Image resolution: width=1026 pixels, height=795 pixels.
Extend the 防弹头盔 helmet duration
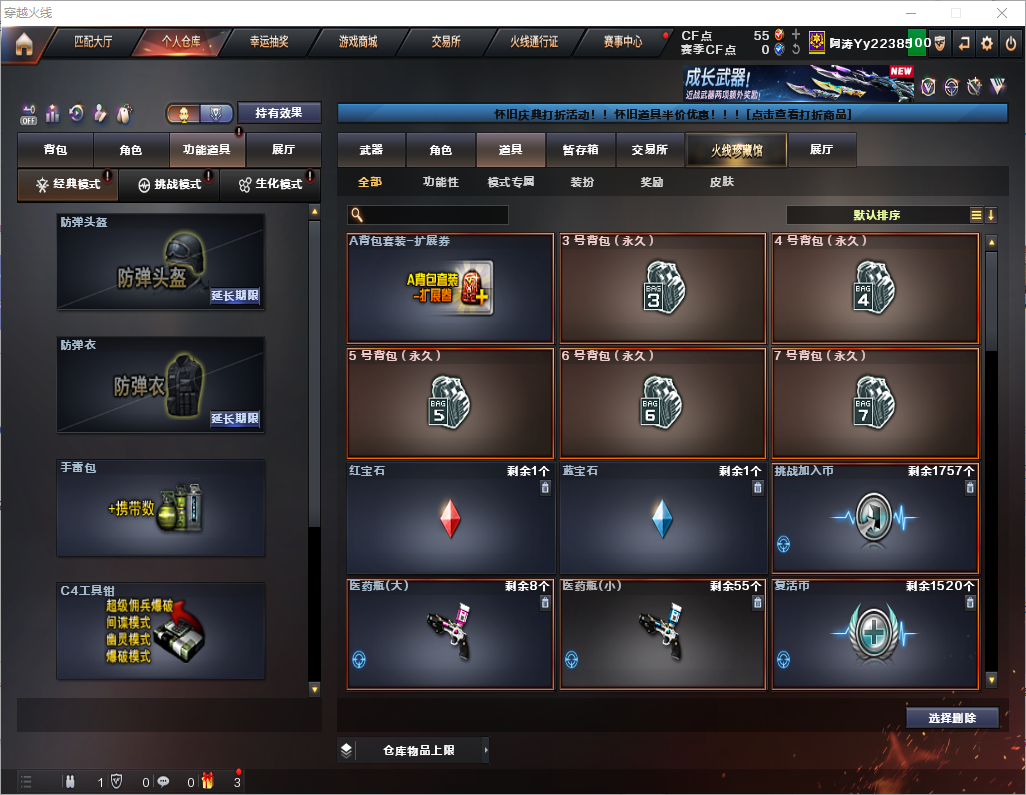pyautogui.click(x=235, y=296)
